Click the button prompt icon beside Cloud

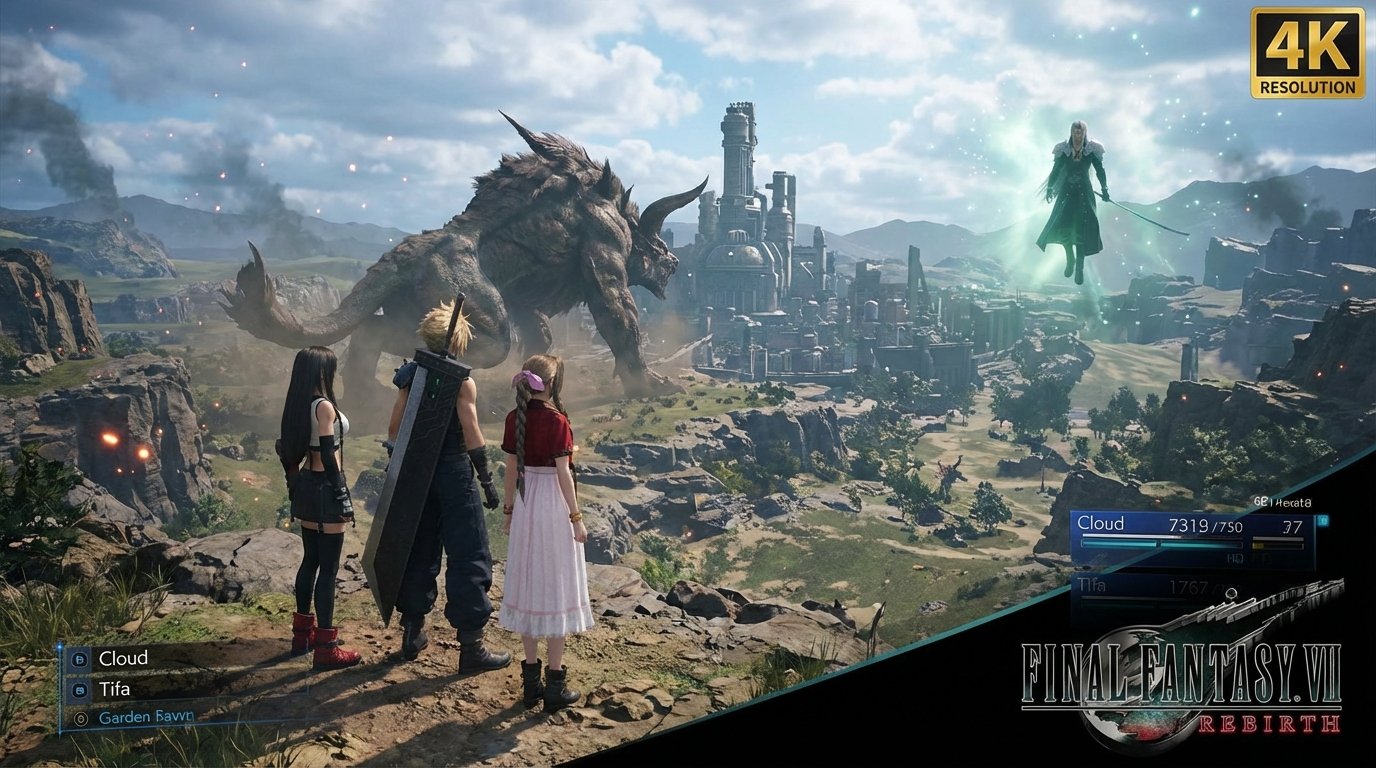(79, 658)
